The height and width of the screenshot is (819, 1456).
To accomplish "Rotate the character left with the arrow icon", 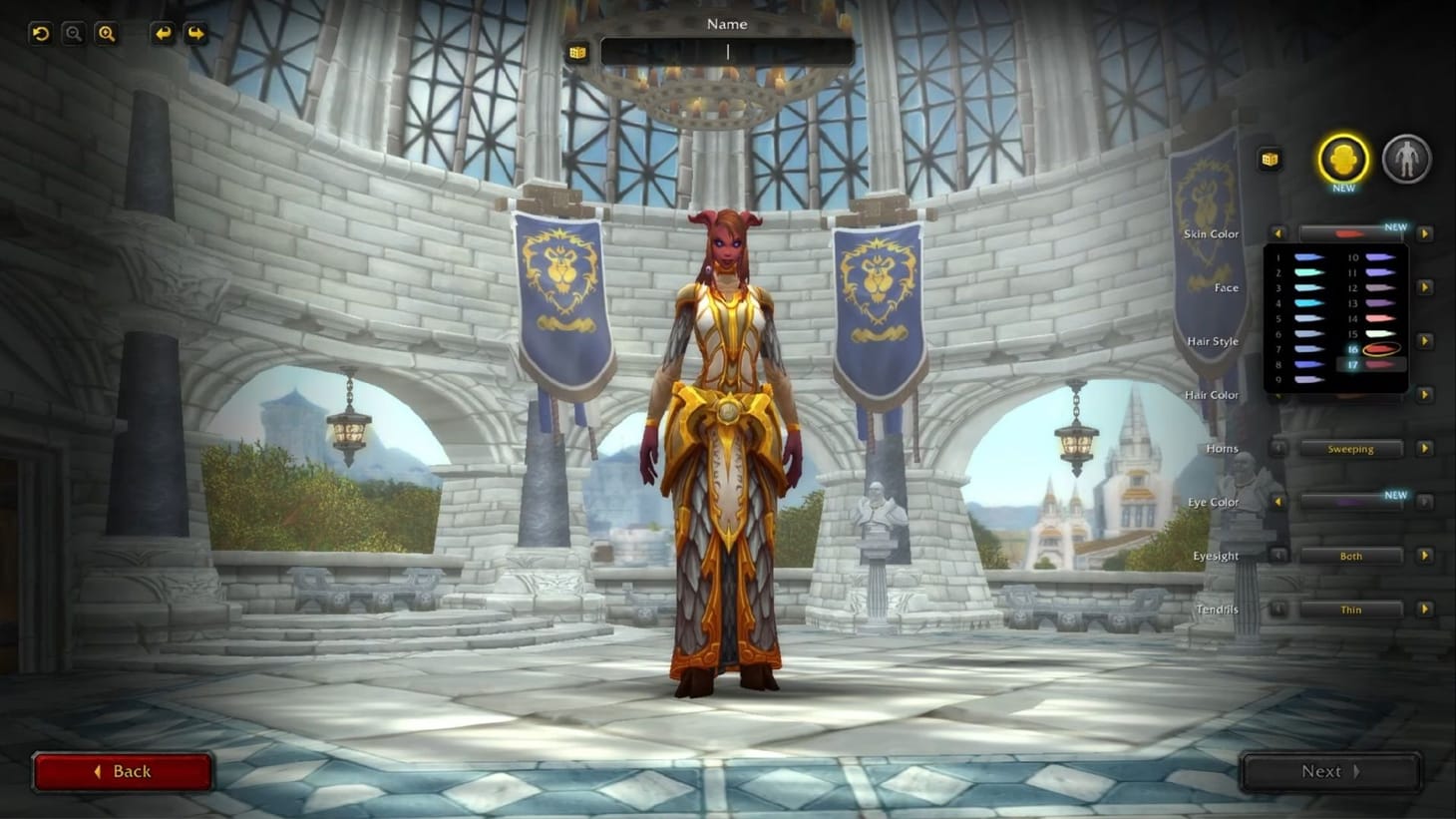I will [x=162, y=33].
